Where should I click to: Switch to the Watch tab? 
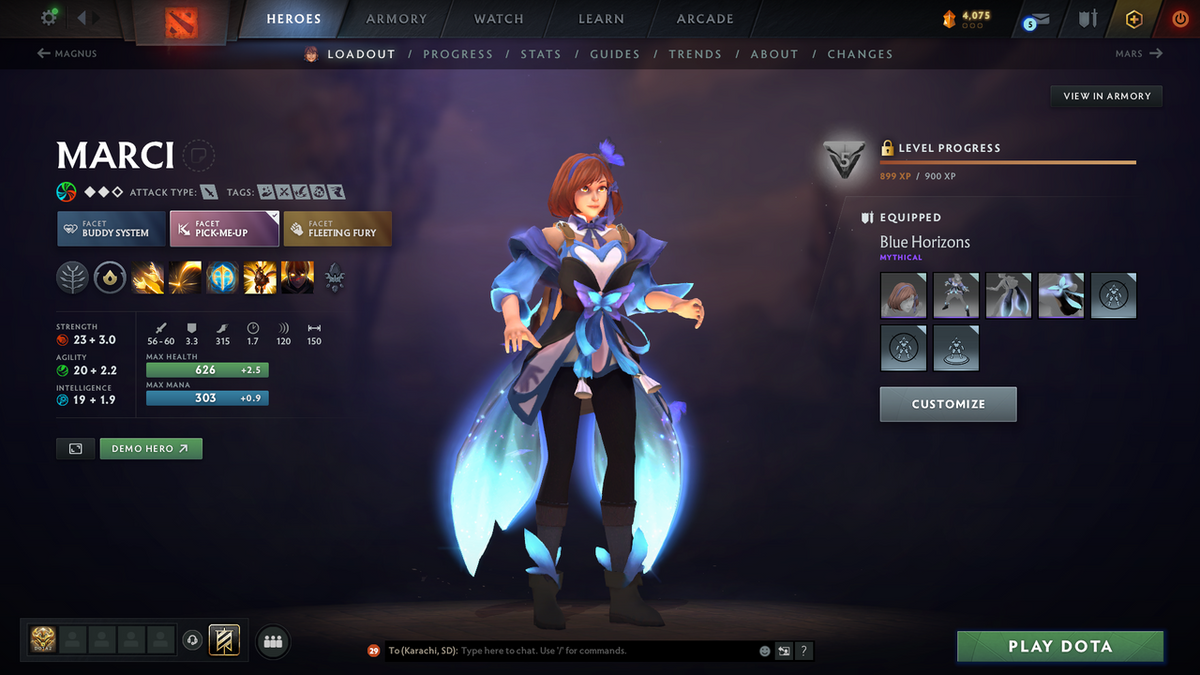(x=498, y=19)
